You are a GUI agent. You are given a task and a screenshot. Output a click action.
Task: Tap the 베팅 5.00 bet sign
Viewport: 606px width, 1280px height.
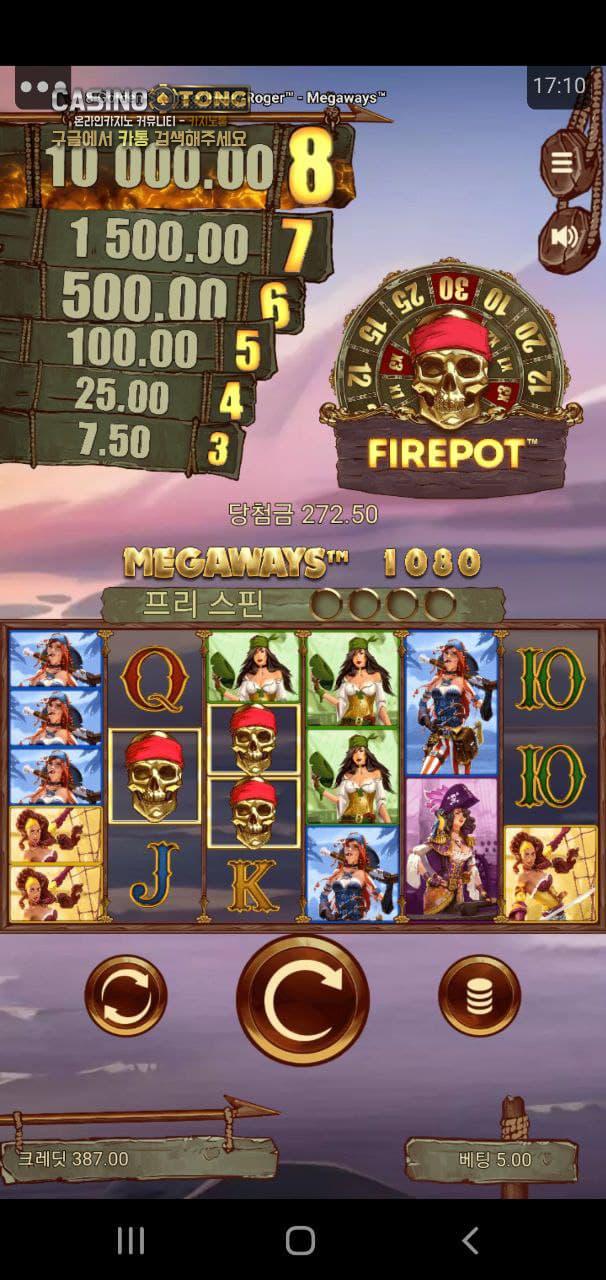(491, 1160)
